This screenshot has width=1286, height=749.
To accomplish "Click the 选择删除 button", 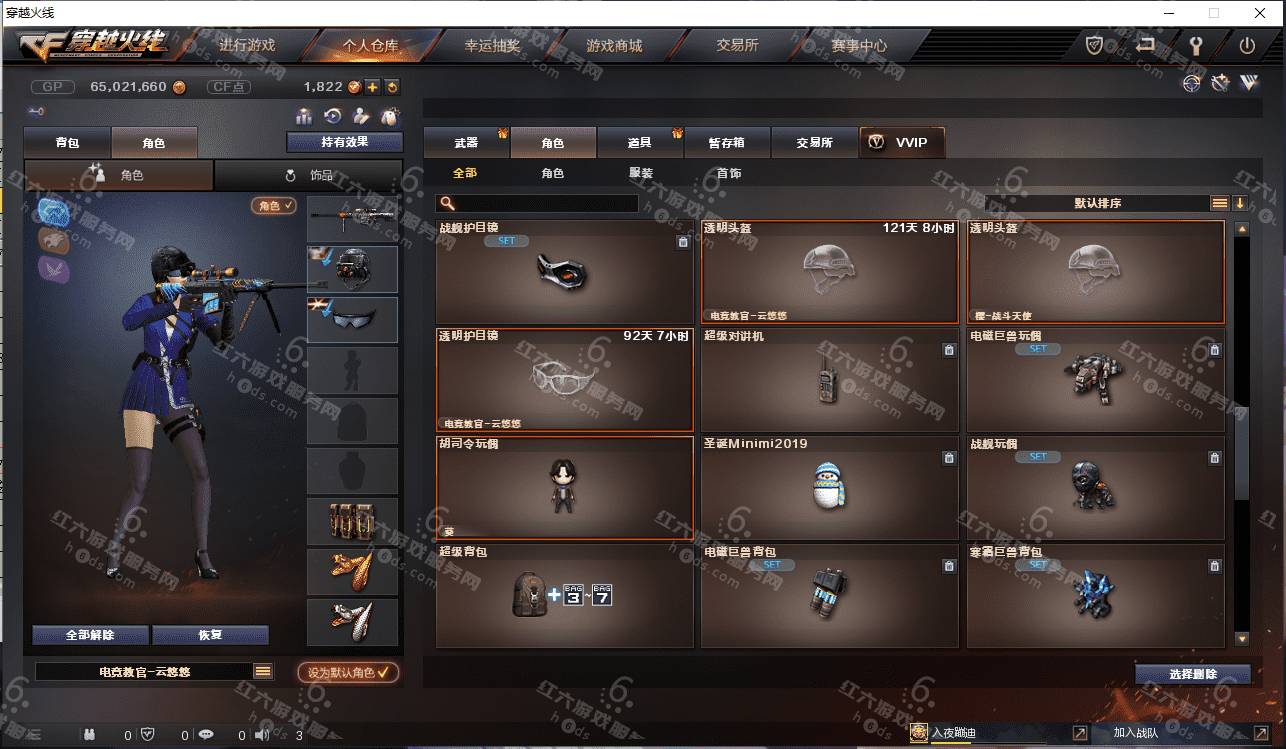I will 1192,674.
